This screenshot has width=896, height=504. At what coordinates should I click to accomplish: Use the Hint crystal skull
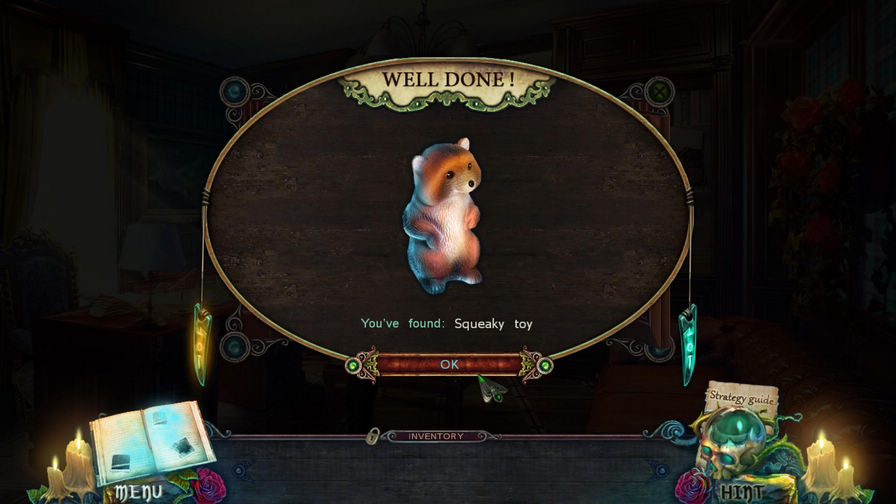click(739, 450)
